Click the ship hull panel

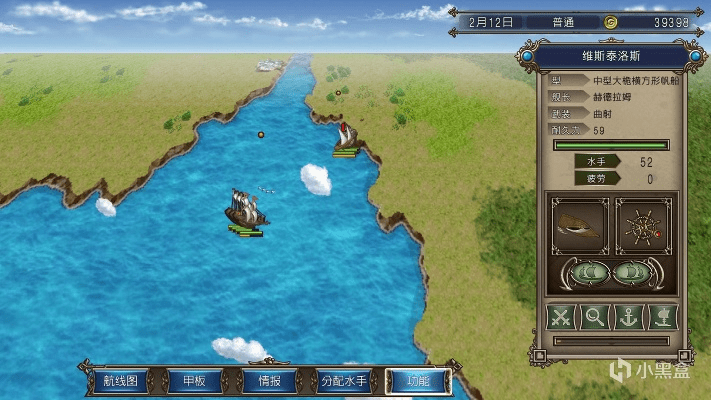click(579, 226)
